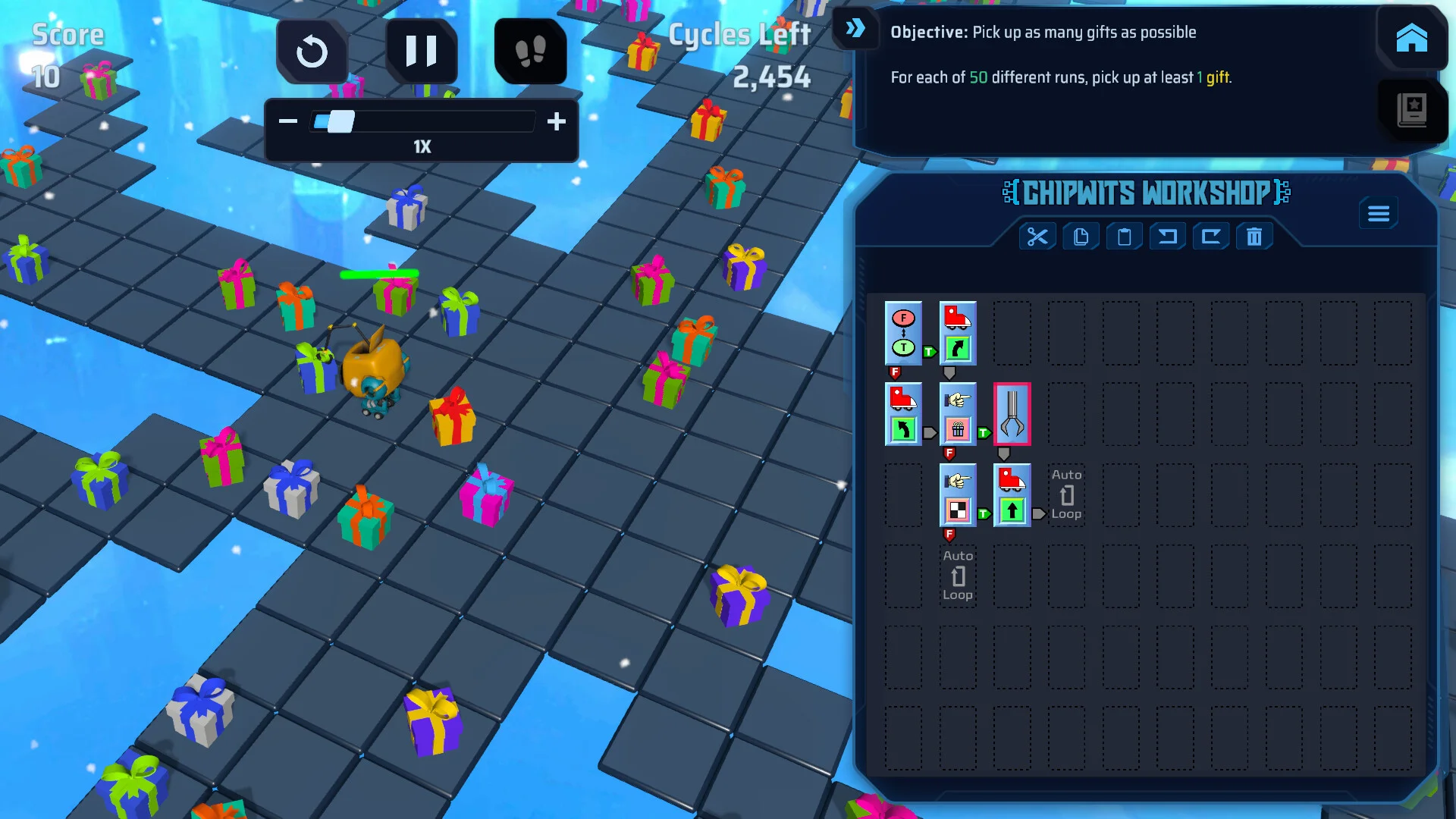Click the footsteps step-through button
The width and height of the screenshot is (1456, 819).
(x=530, y=52)
